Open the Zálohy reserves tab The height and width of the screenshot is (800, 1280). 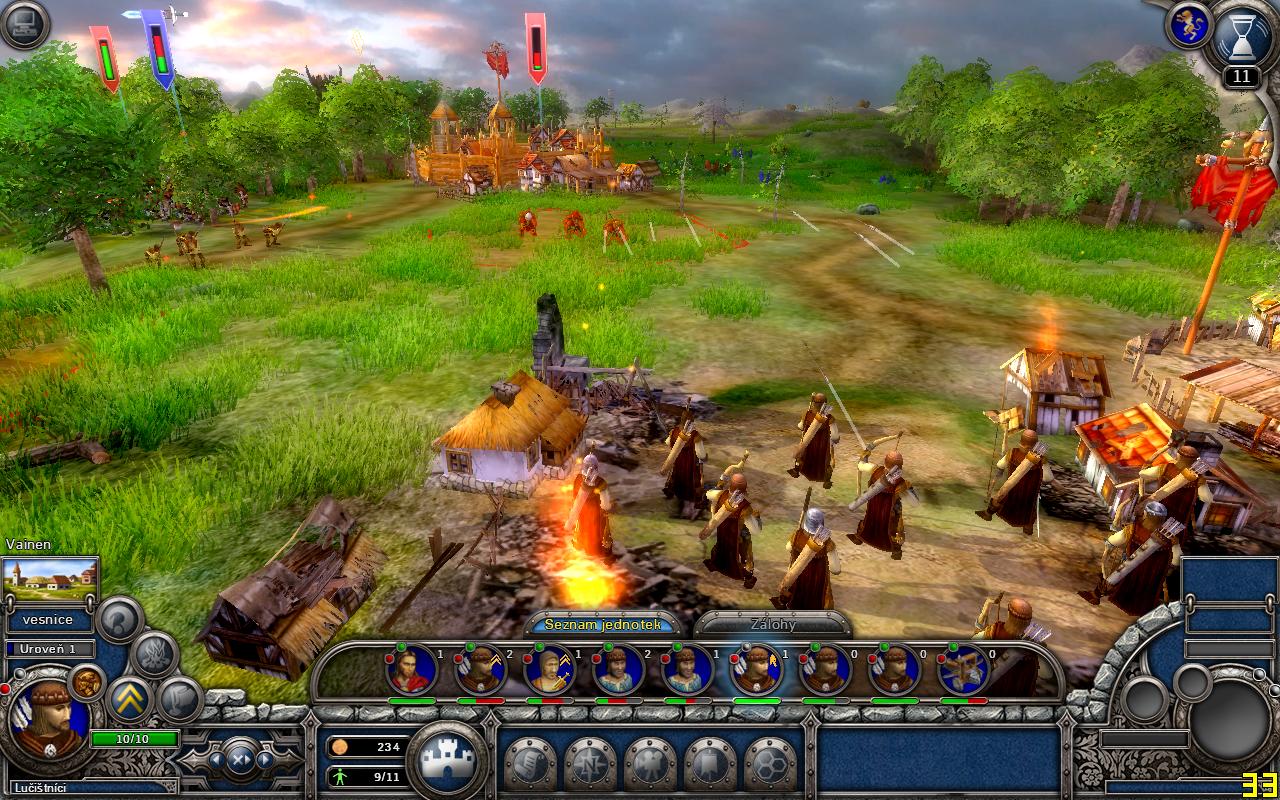(773, 624)
